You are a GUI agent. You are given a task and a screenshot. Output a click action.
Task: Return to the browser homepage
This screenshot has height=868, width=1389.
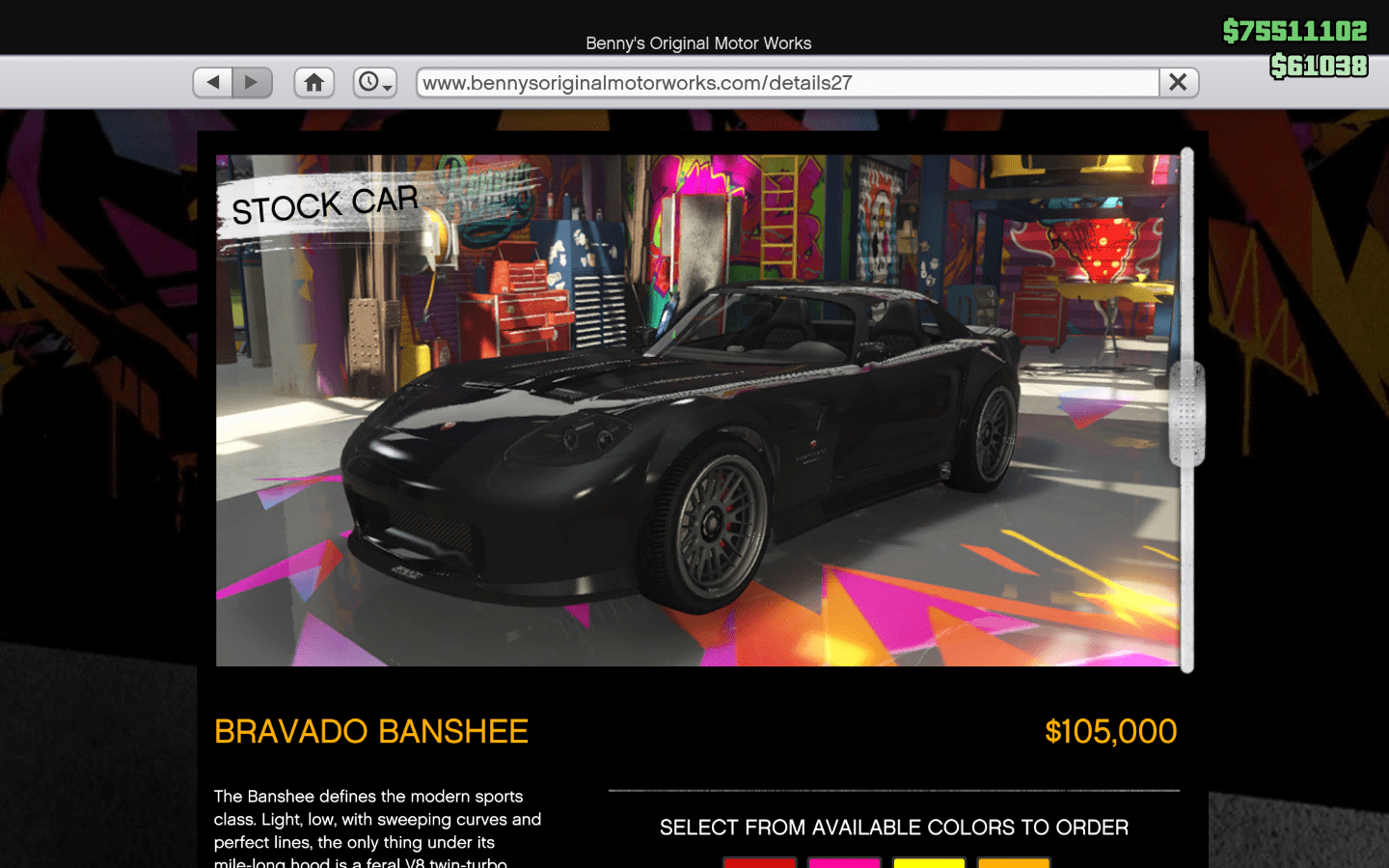click(x=313, y=82)
